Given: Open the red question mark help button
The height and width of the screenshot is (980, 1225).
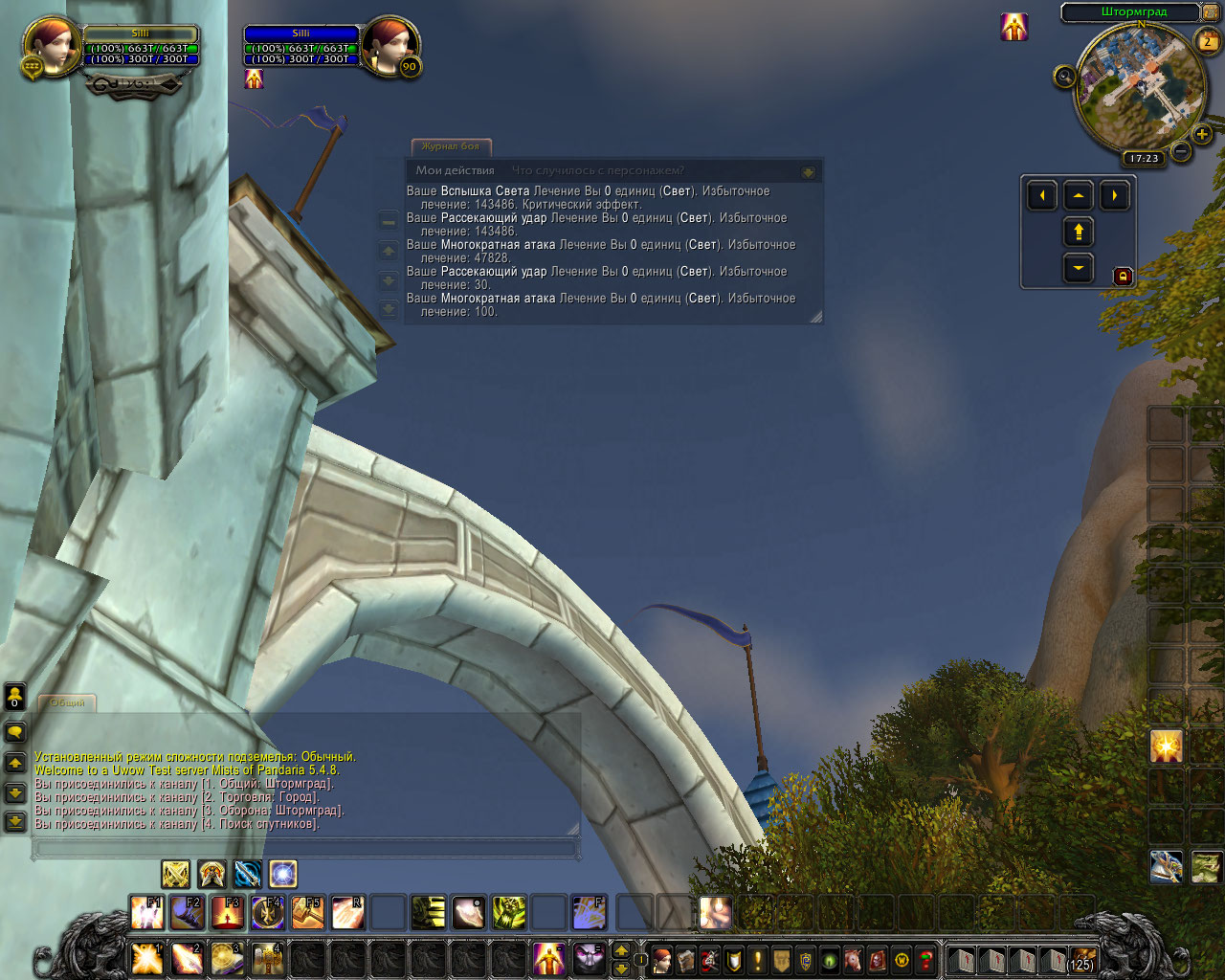Looking at the screenshot, I should tap(925, 959).
